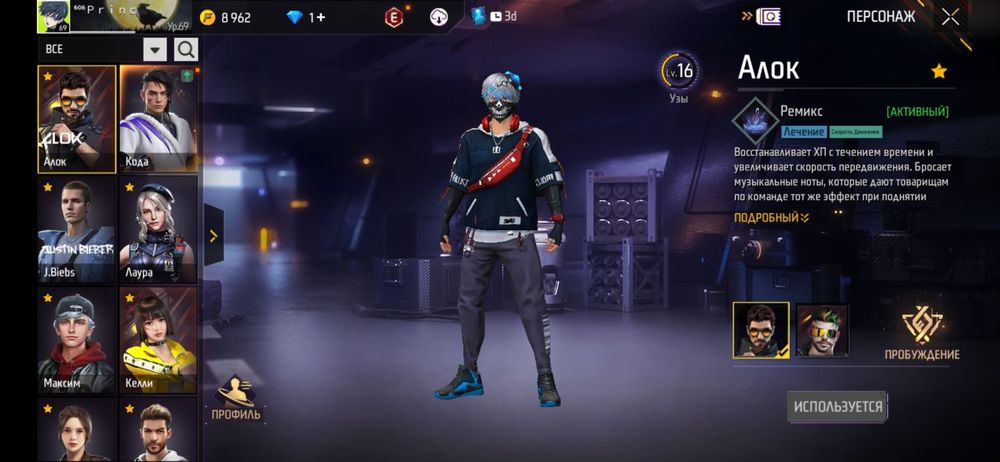Select the Лаура character card
1000x462 pixels.
(x=158, y=230)
